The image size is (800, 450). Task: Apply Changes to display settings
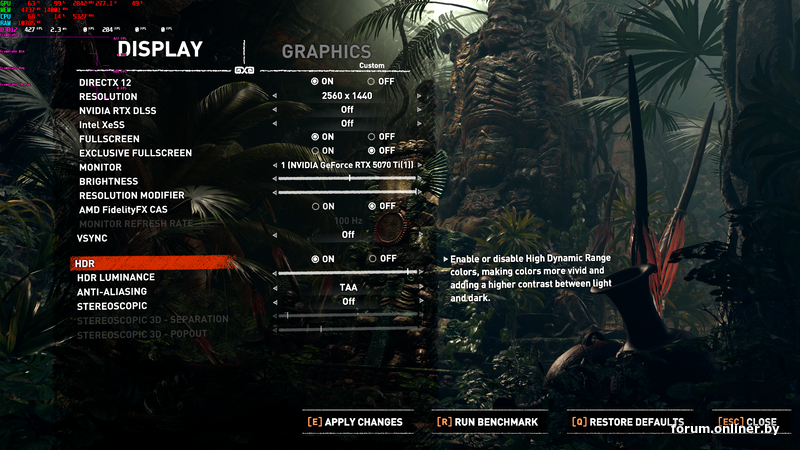[x=354, y=422]
